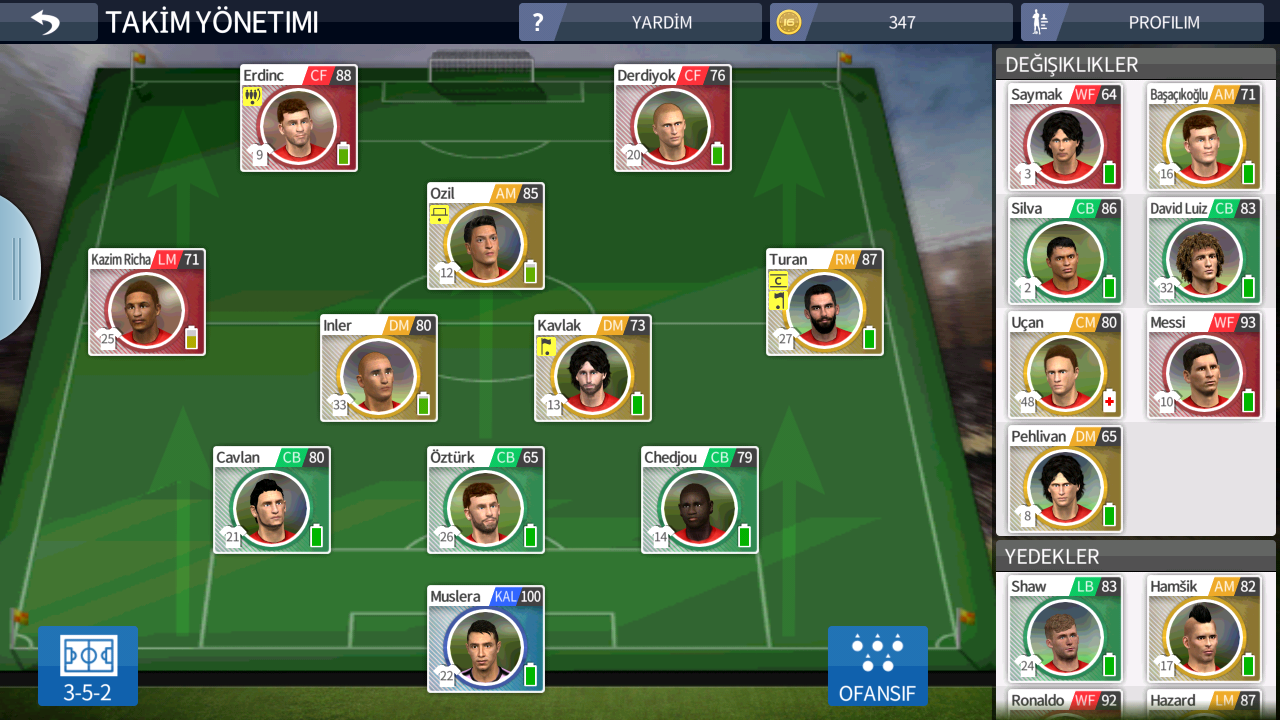Open the Profilim profile button
1280x720 pixels.
[1148, 22]
